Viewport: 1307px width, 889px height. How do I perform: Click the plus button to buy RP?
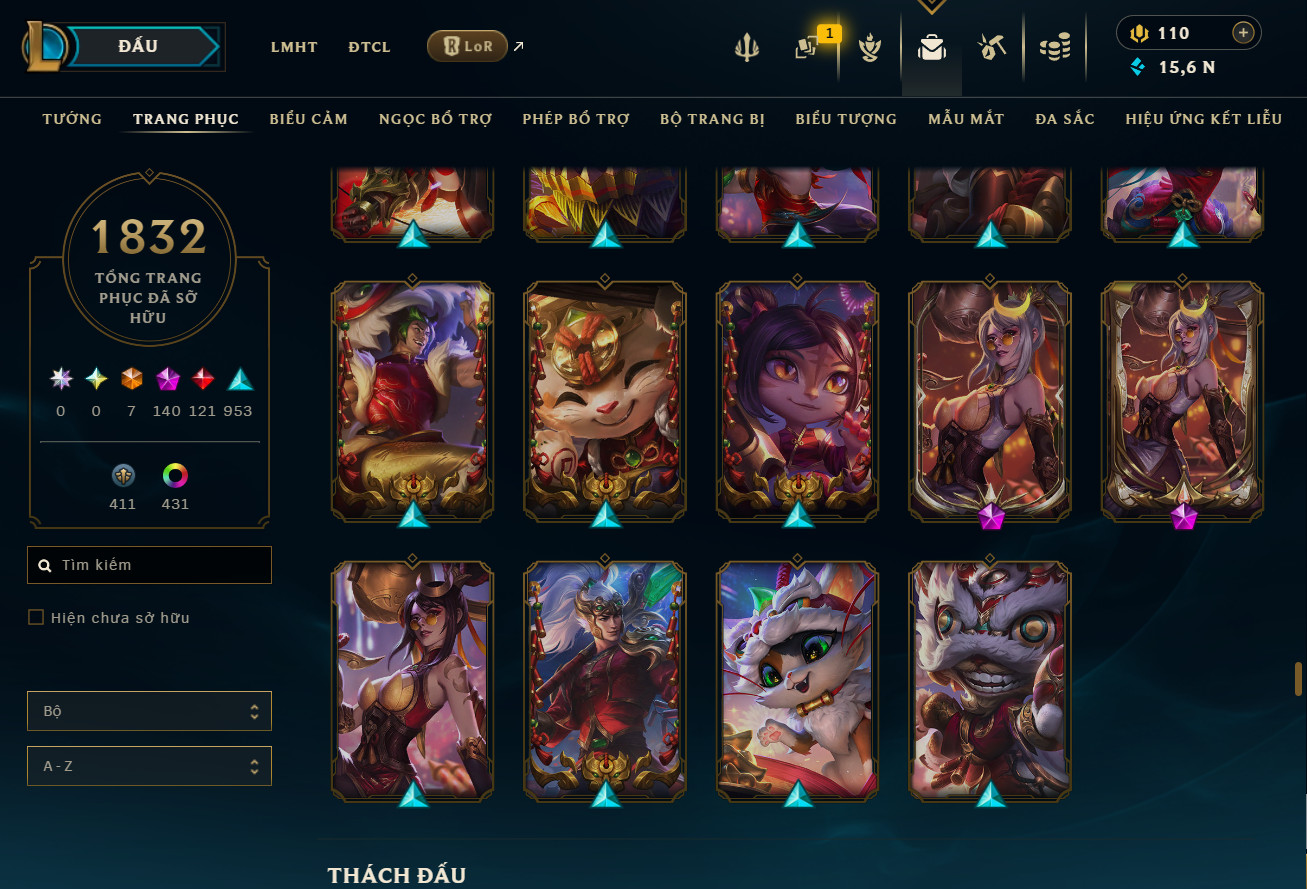tap(1243, 33)
